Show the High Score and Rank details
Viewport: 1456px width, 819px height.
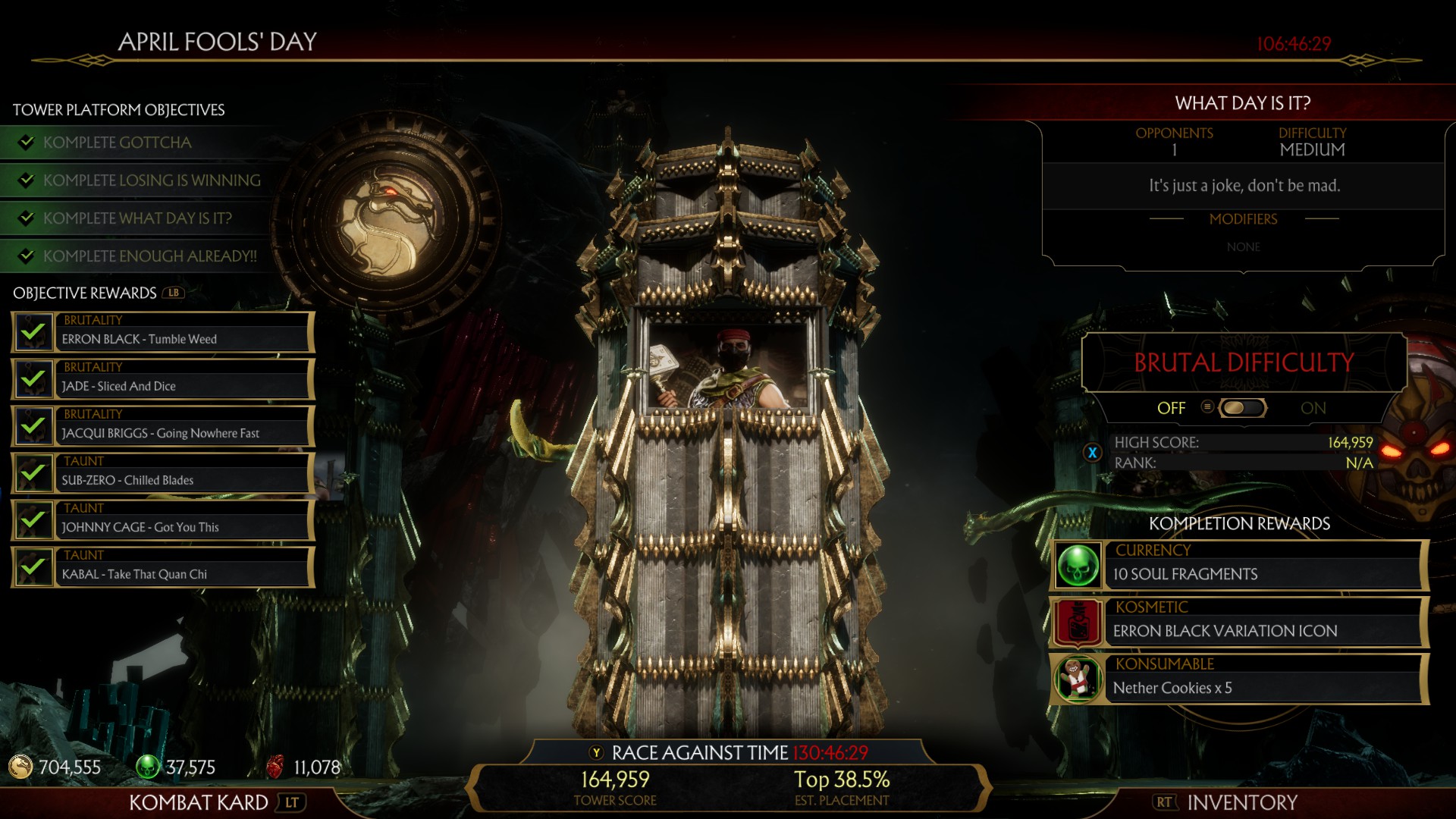point(1093,453)
